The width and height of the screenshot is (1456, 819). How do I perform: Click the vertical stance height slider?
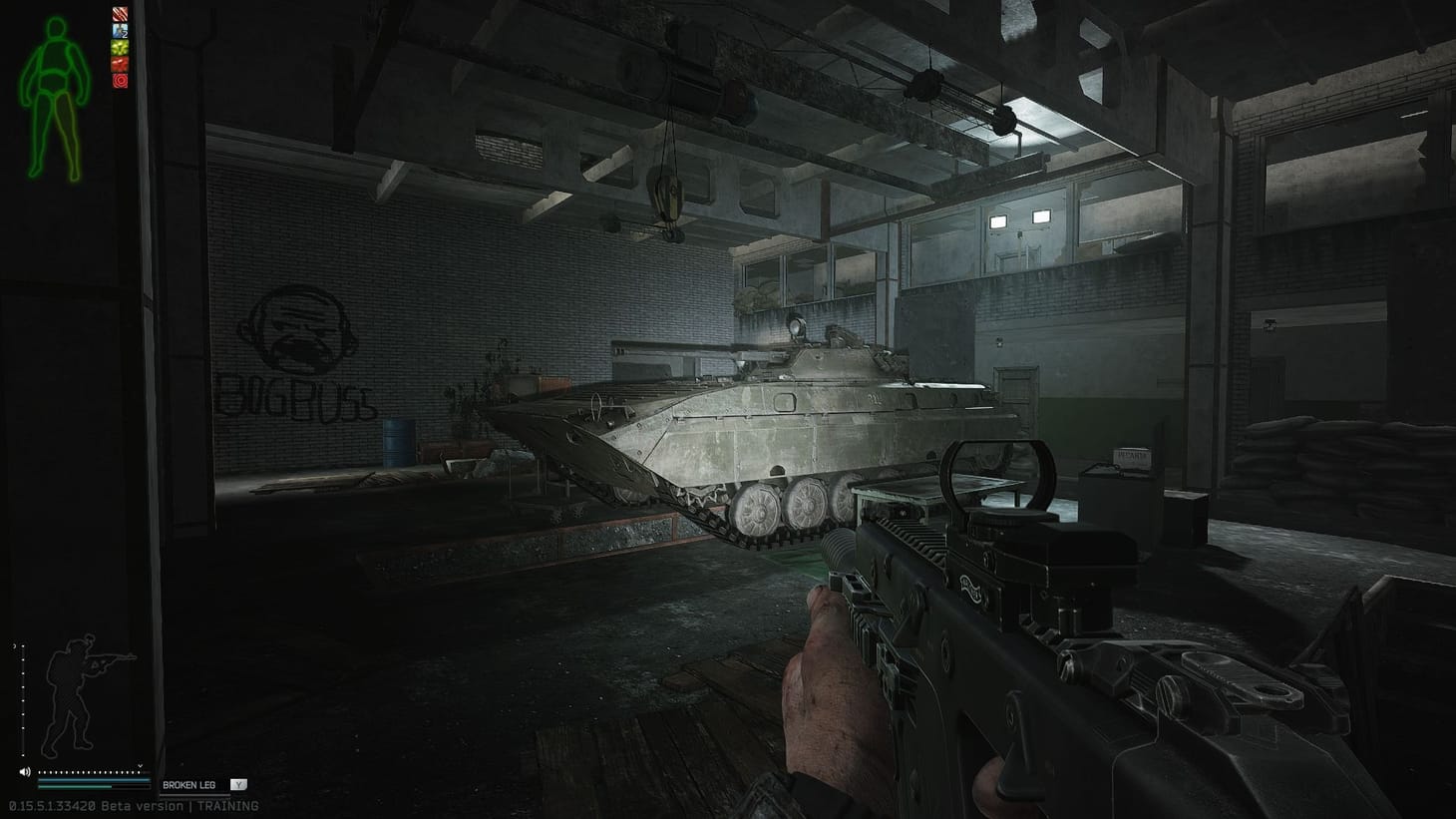tap(23, 698)
